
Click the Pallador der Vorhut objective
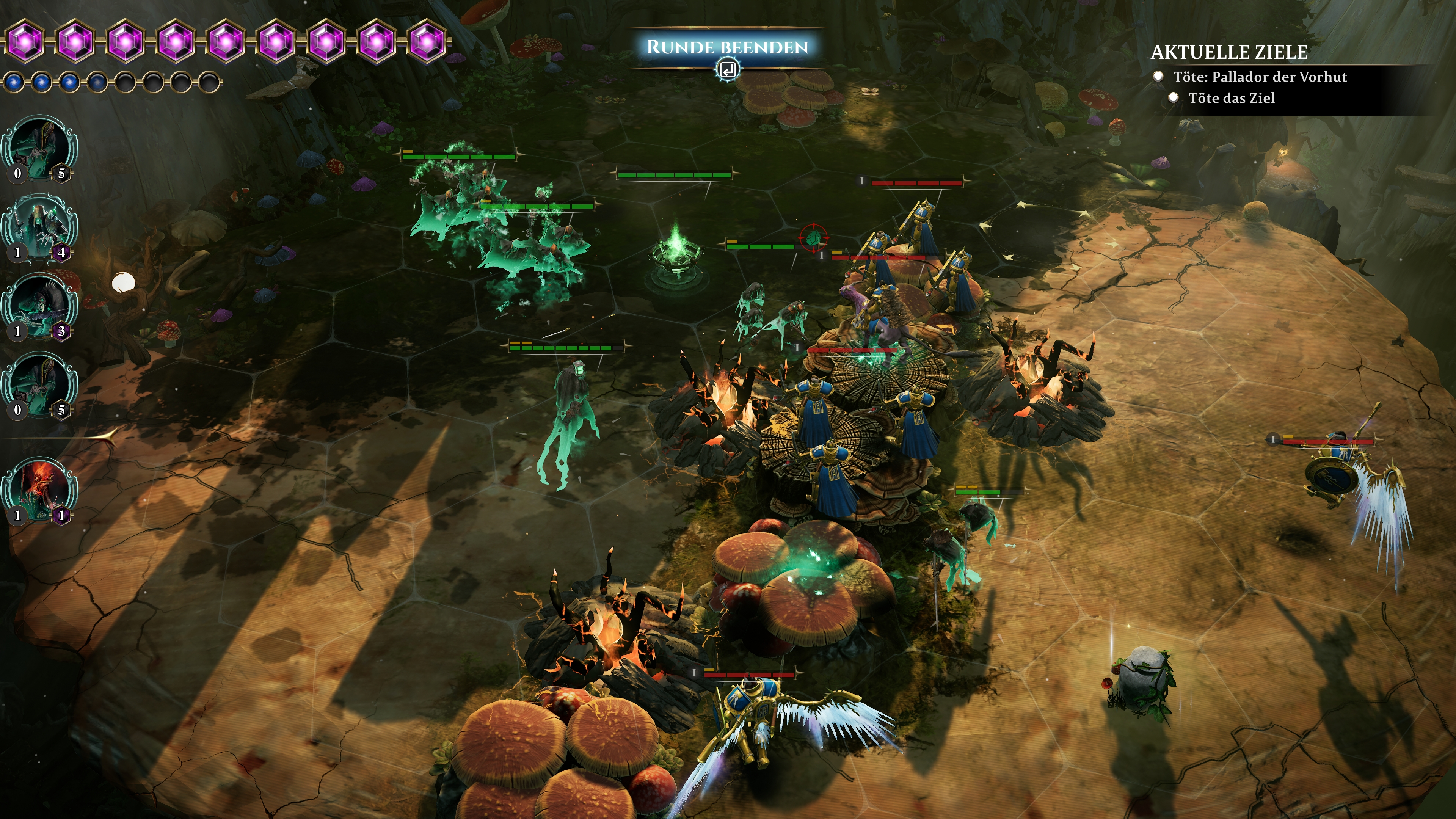tap(1259, 77)
